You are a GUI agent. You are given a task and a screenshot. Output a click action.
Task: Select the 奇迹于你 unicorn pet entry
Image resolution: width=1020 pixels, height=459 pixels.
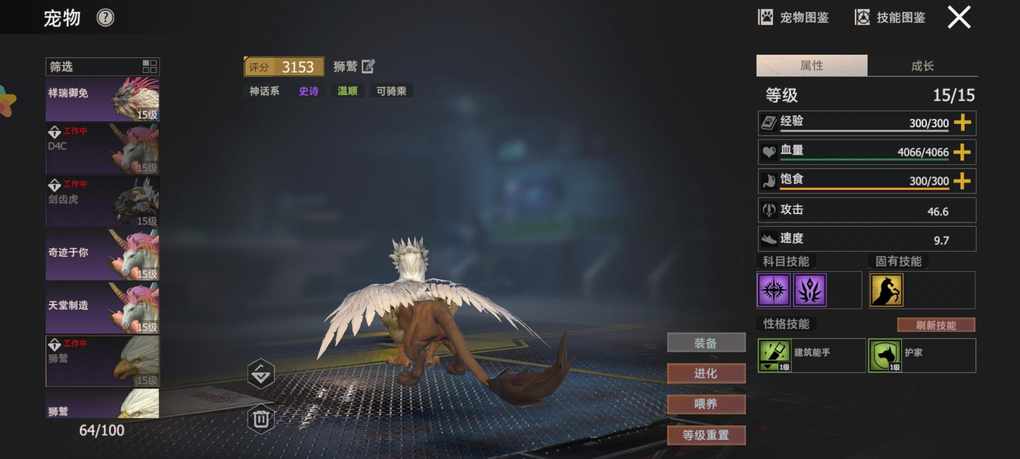[x=102, y=255]
